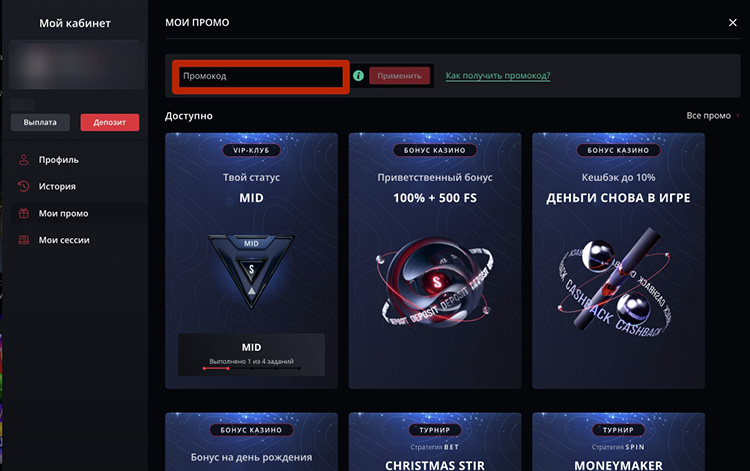
Task: Select the welcome bonus 100% + 500 FS card
Action: [x=434, y=260]
